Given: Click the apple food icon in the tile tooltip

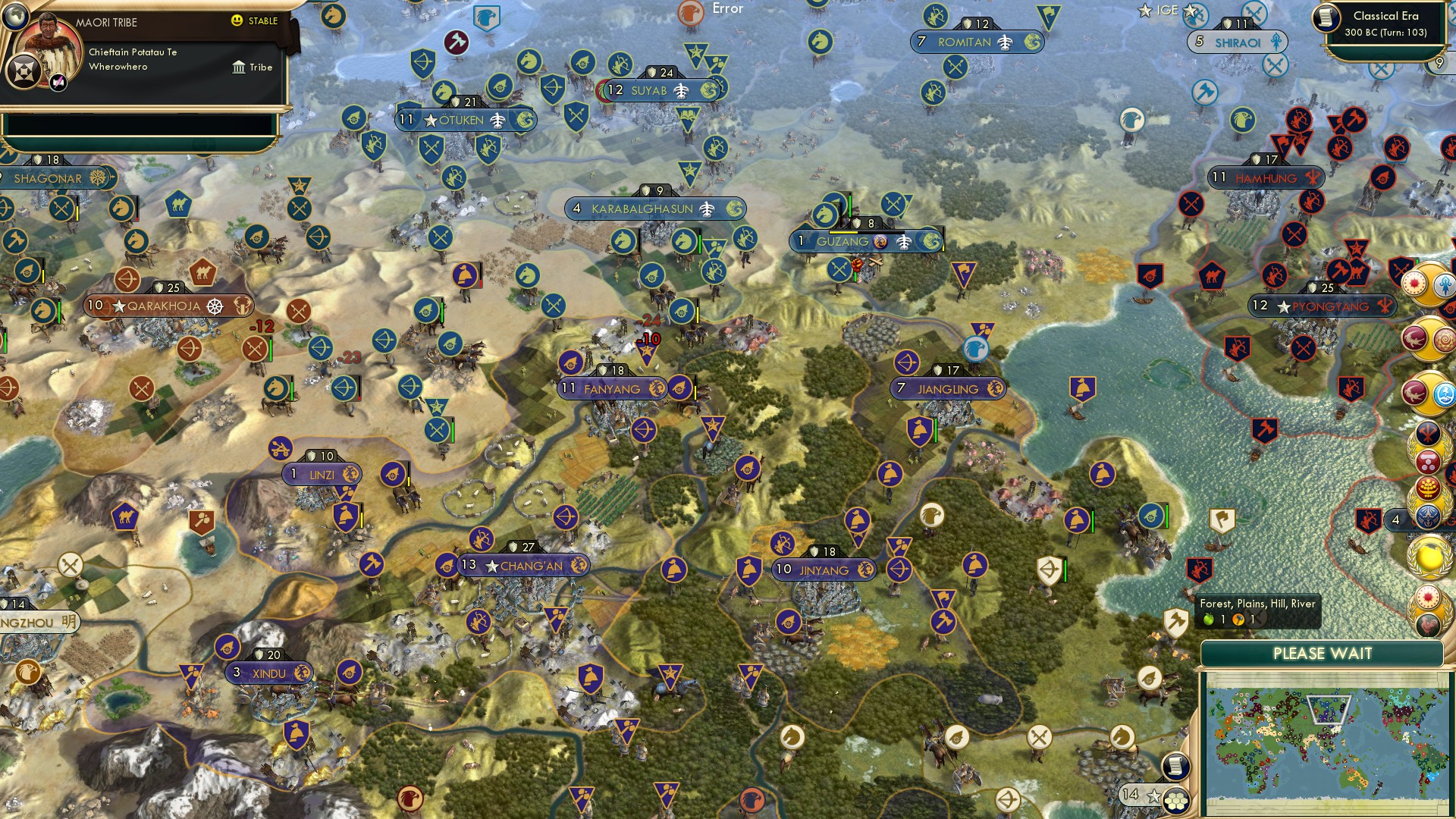Looking at the screenshot, I should (x=1210, y=620).
